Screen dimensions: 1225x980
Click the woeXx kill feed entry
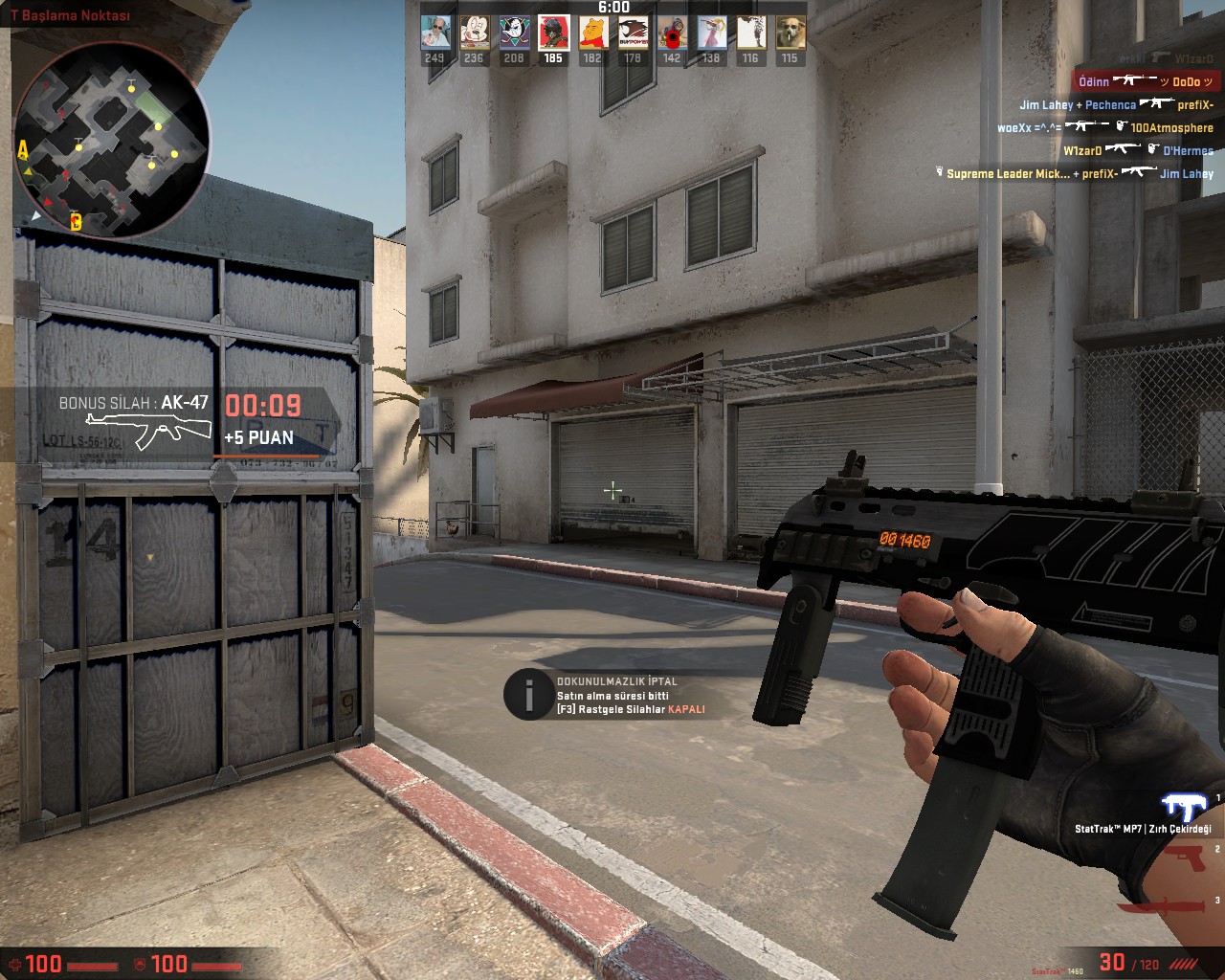click(1104, 127)
